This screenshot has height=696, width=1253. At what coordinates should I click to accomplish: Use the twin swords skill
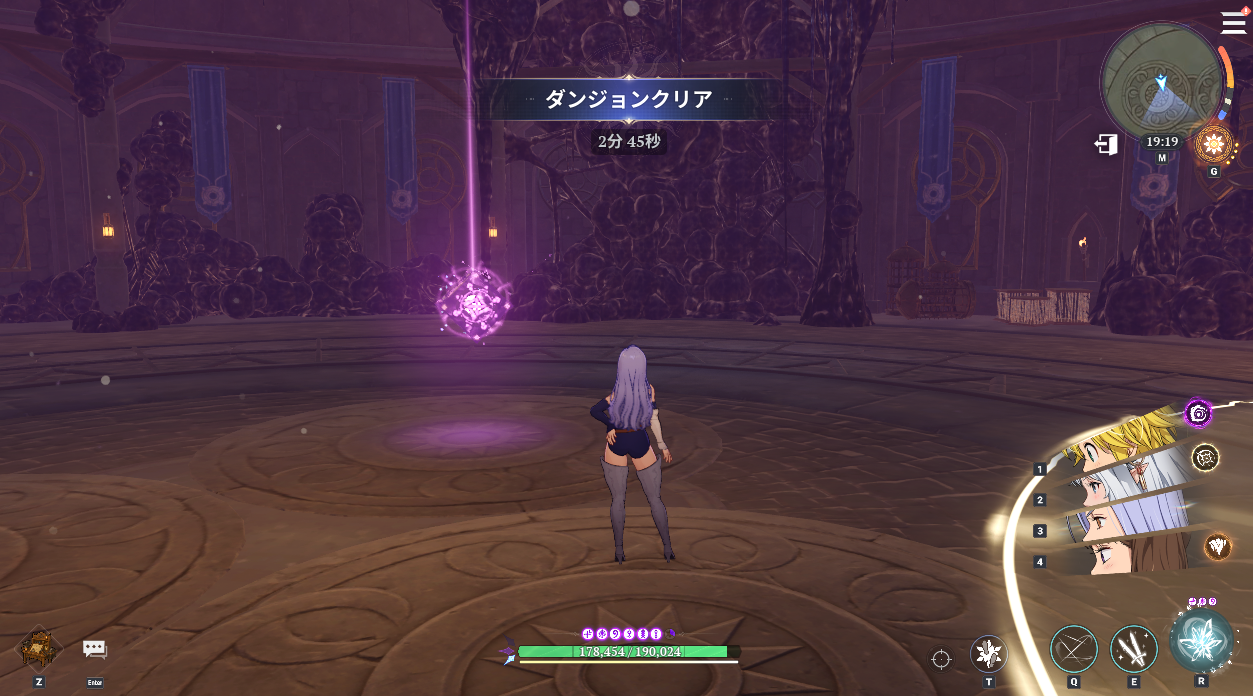(1133, 649)
